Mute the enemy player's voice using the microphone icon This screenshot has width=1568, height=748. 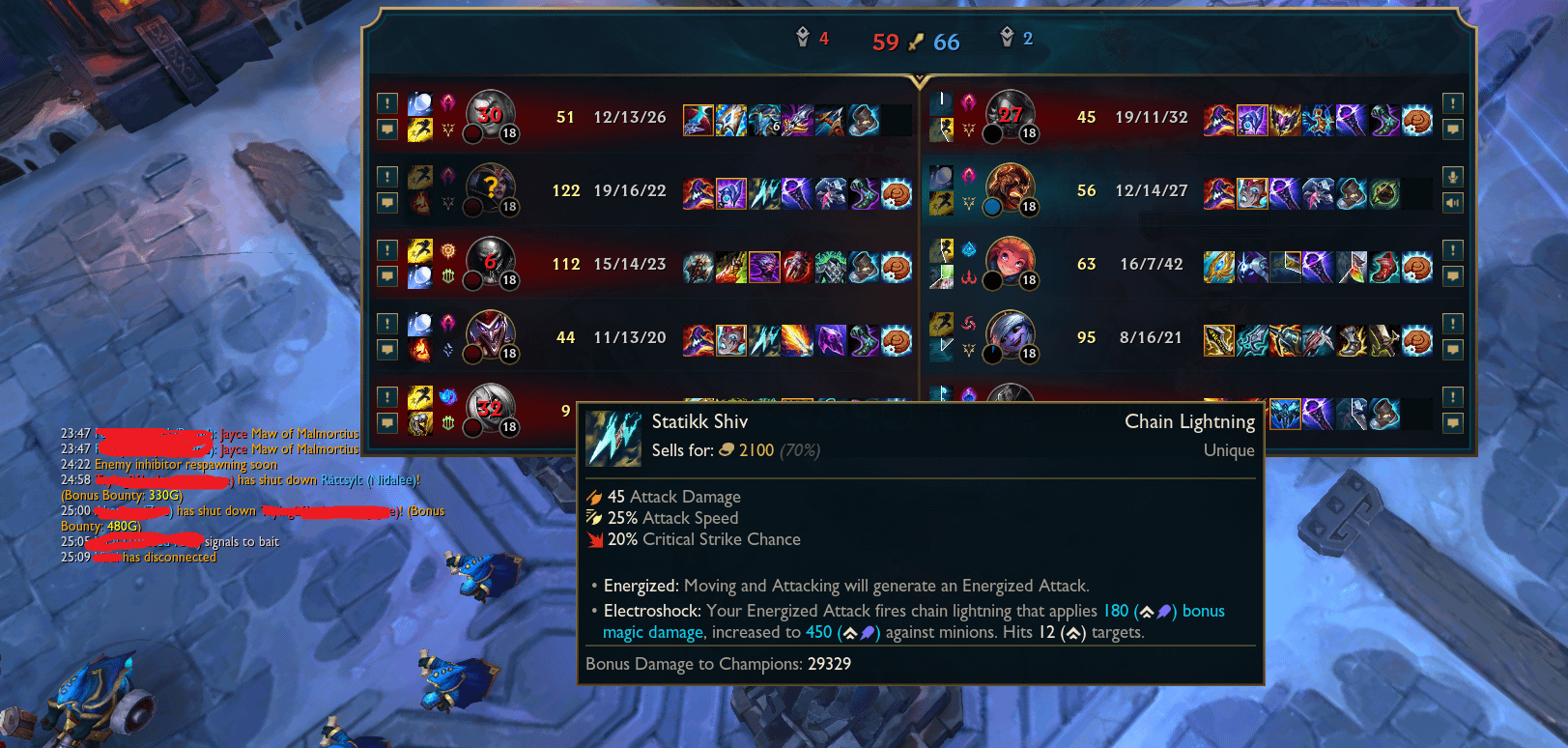tap(1452, 178)
